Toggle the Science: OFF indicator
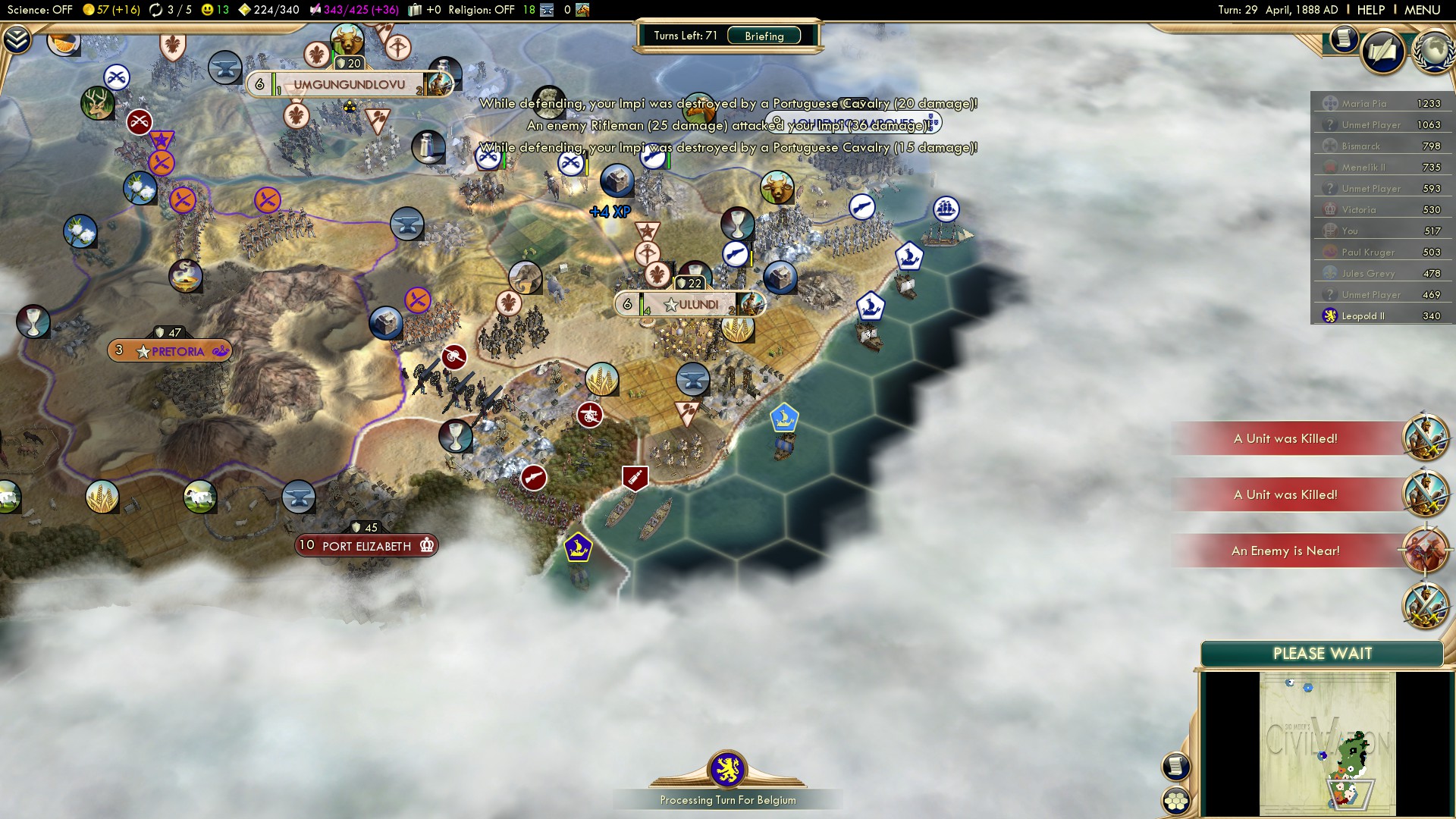This screenshot has width=1456, height=819. click(x=36, y=11)
